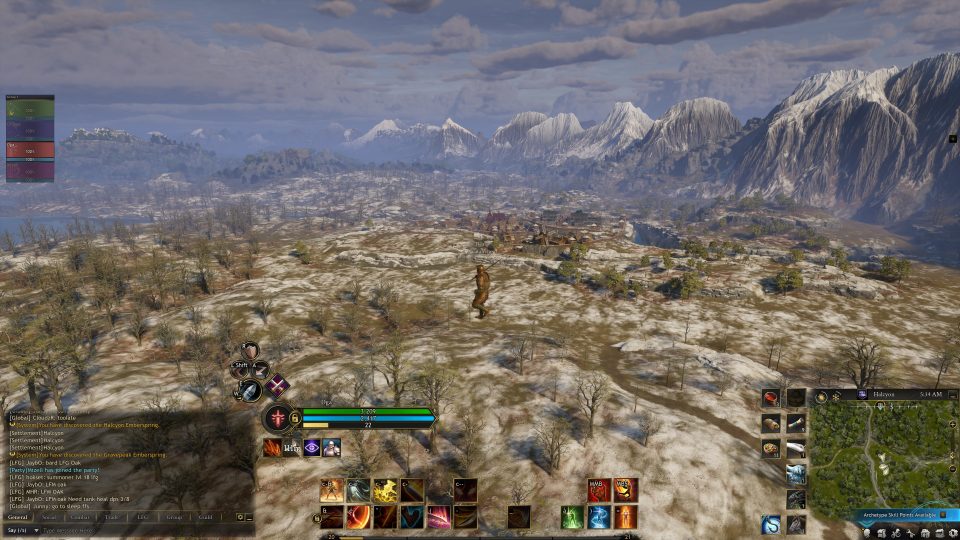Open the Say channel dropdown

36,530
